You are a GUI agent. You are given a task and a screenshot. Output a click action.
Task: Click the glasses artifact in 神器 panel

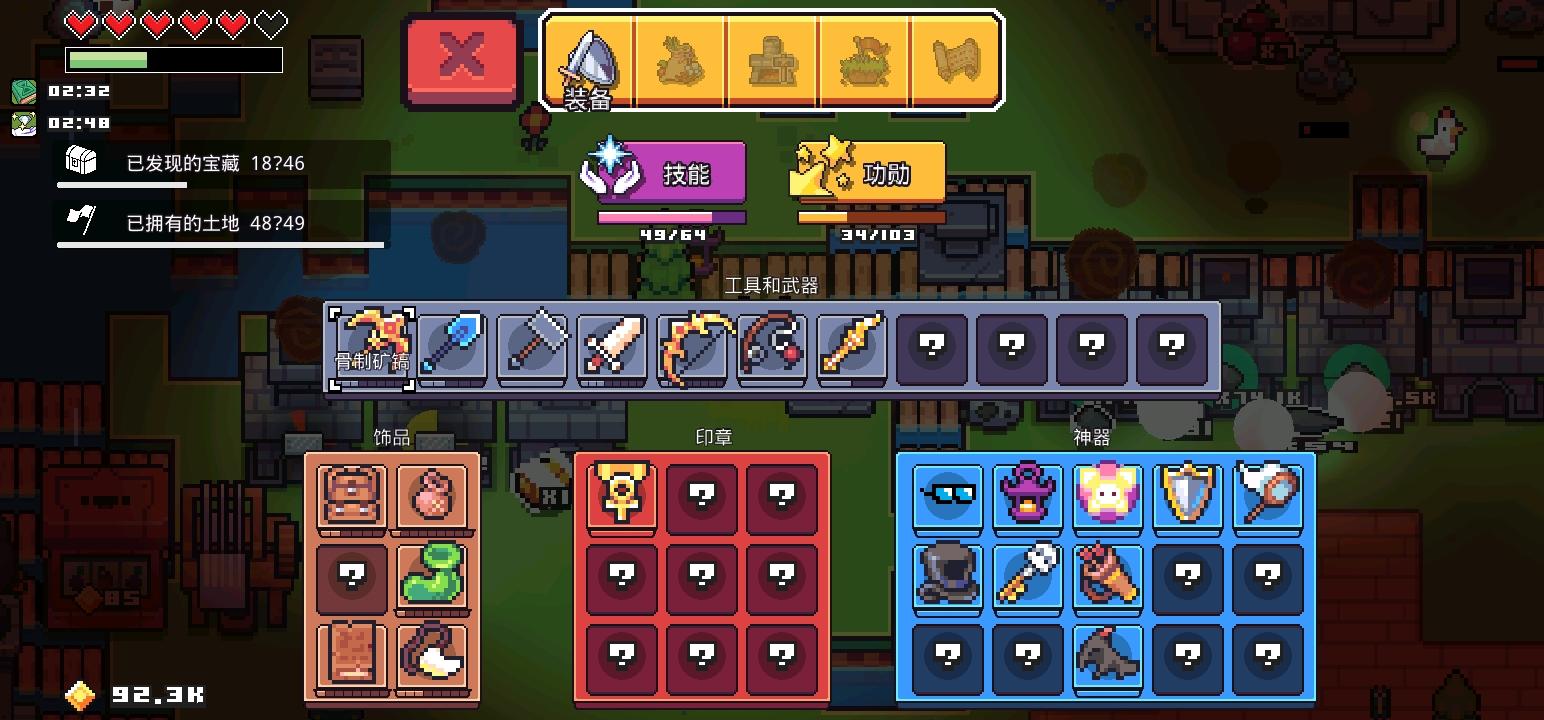tap(948, 495)
